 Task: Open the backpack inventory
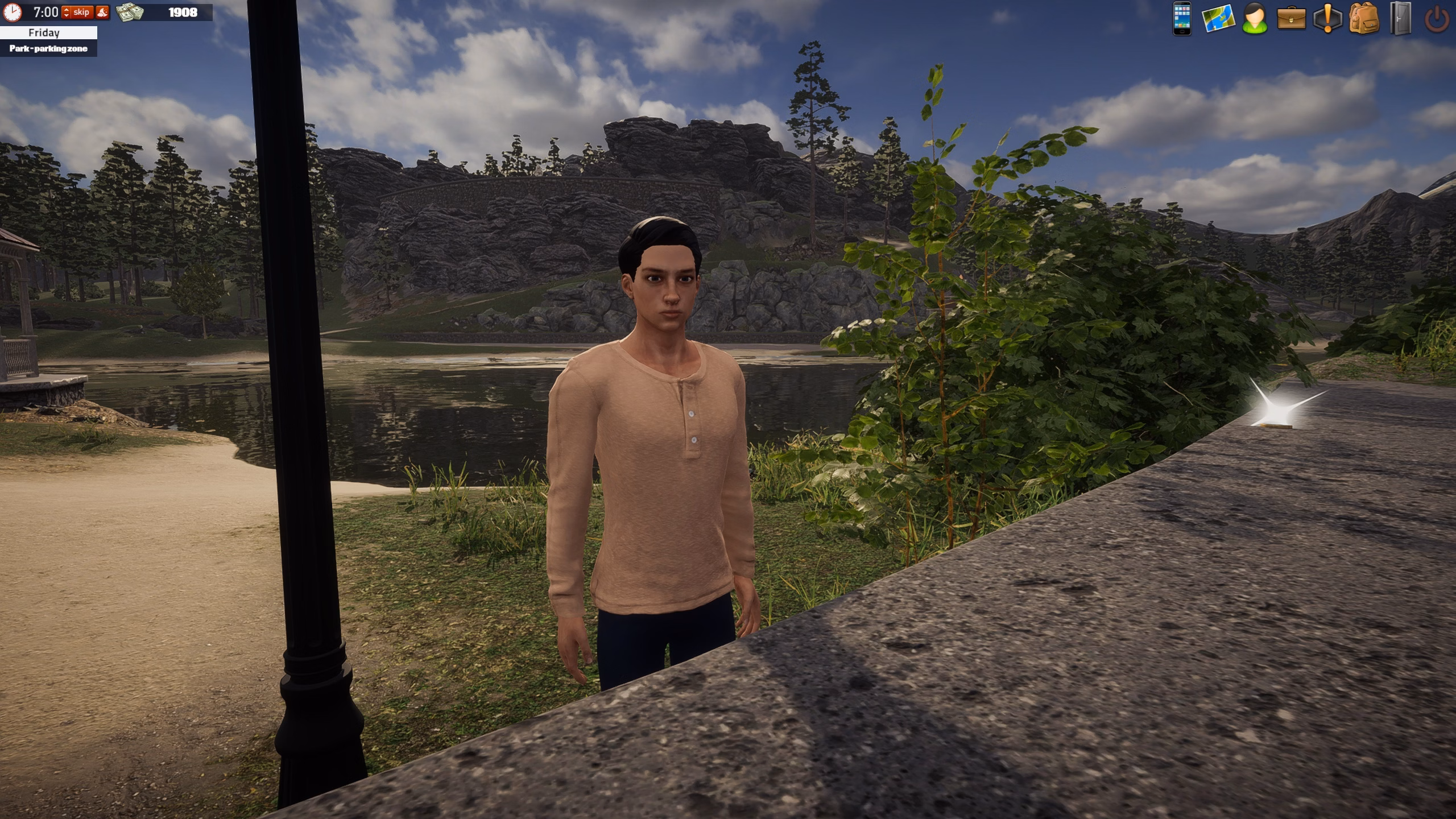[x=1364, y=18]
